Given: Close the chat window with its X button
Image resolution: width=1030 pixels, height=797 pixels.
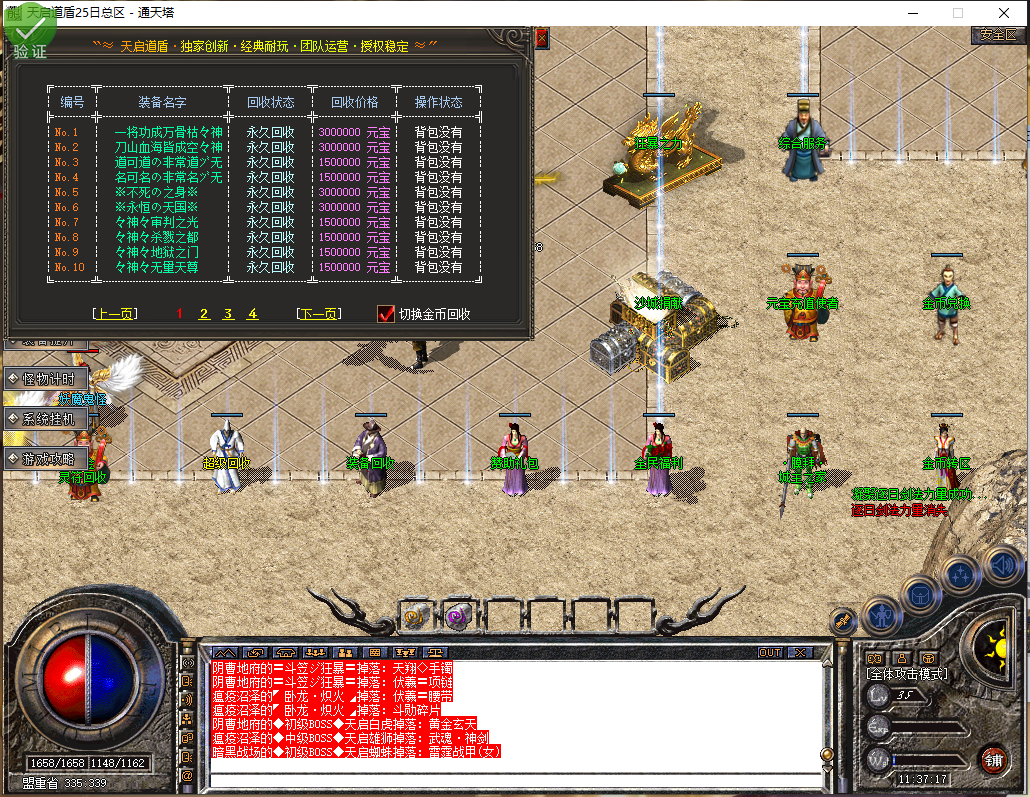Looking at the screenshot, I should (x=799, y=652).
